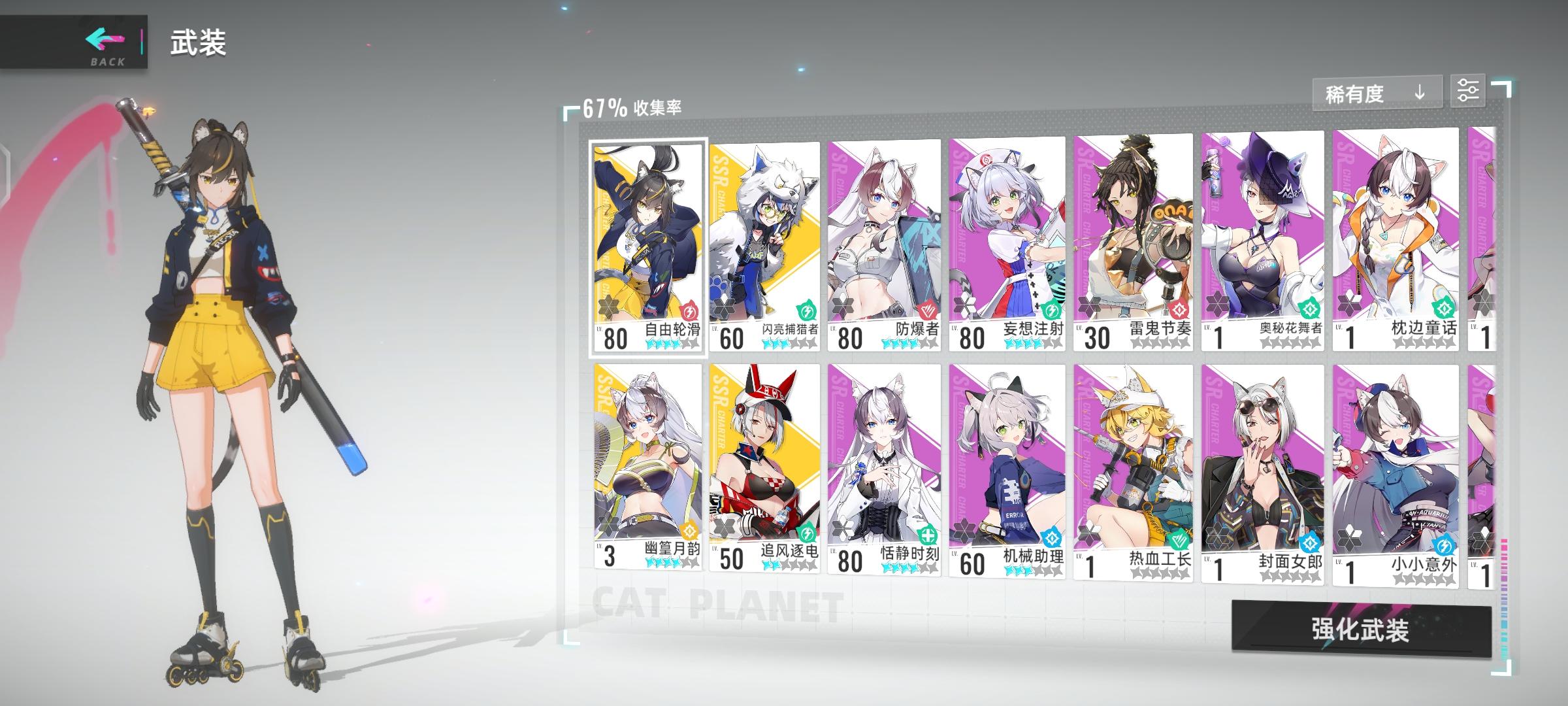This screenshot has height=706, width=1568.
Task: Select the SSR card 追风逐电
Action: pyautogui.click(x=764, y=471)
